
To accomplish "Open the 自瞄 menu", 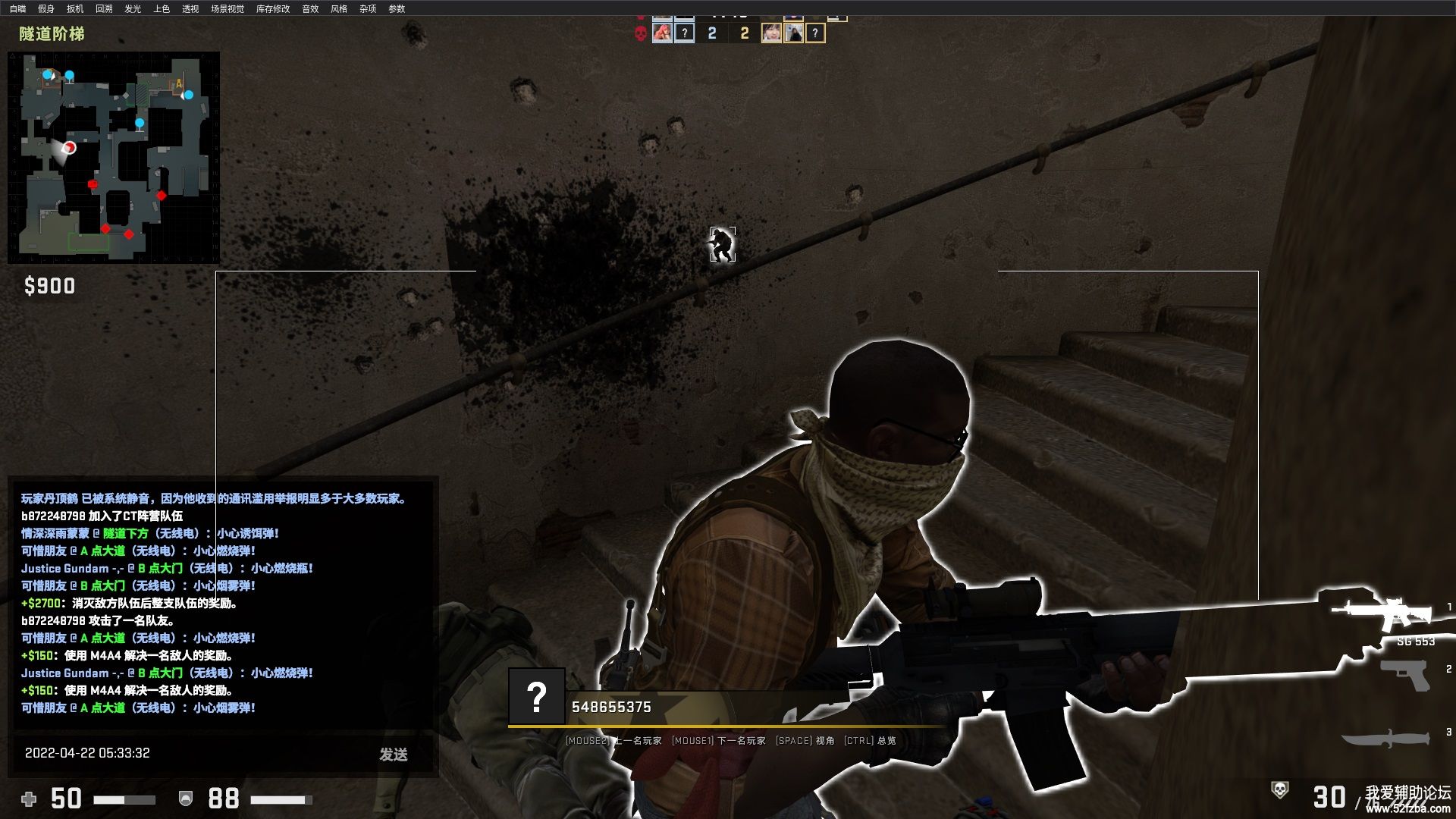I will click(x=17, y=9).
